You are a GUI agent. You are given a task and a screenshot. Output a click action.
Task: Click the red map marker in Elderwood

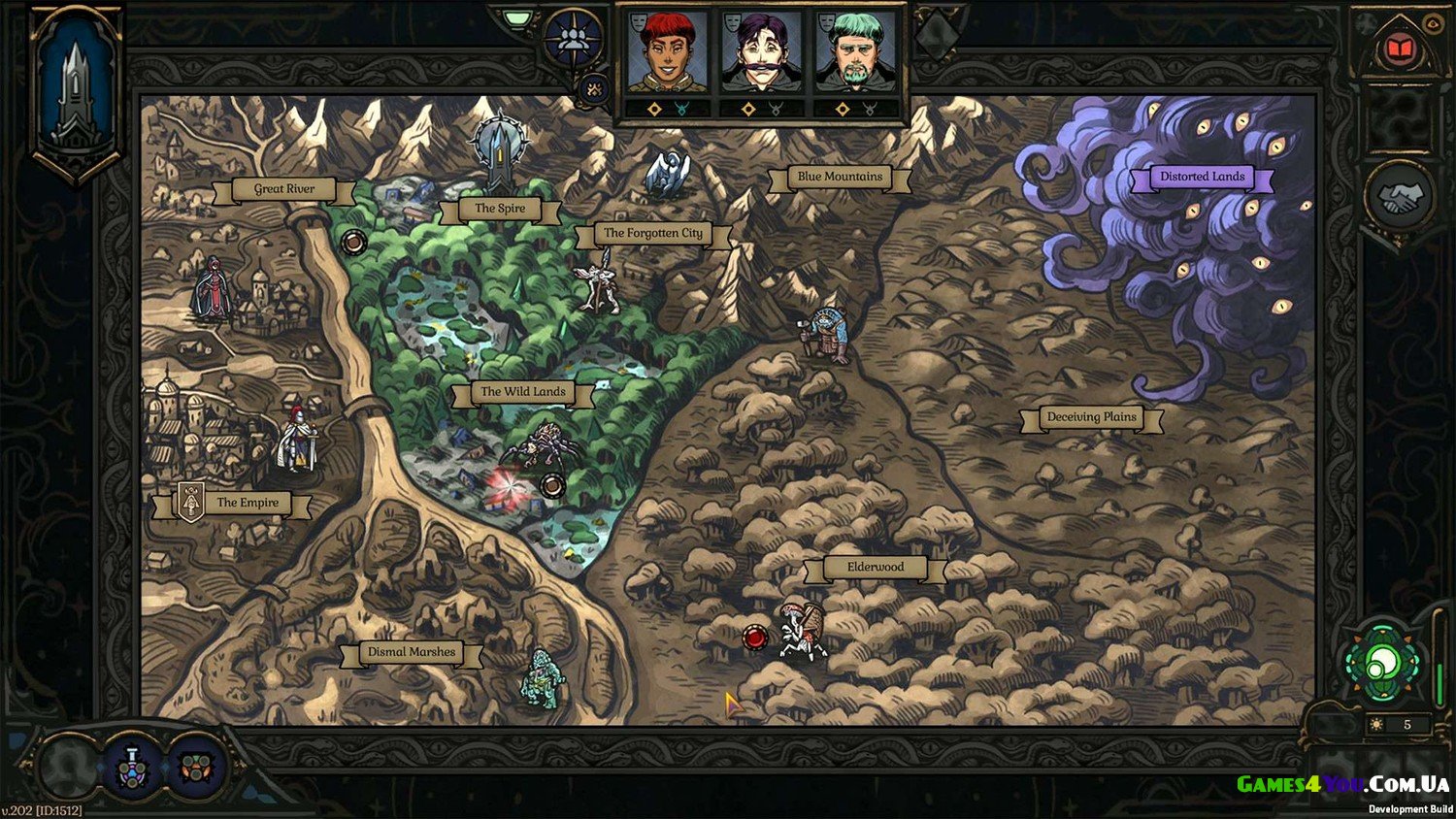pos(754,638)
